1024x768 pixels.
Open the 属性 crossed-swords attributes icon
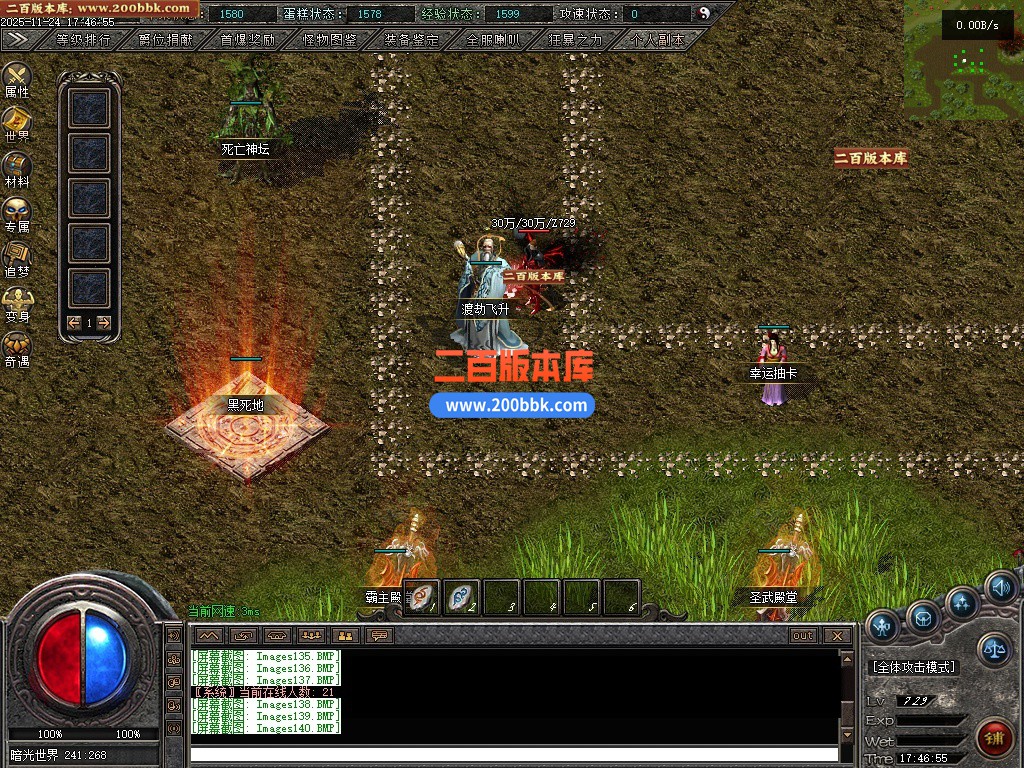click(x=17, y=77)
